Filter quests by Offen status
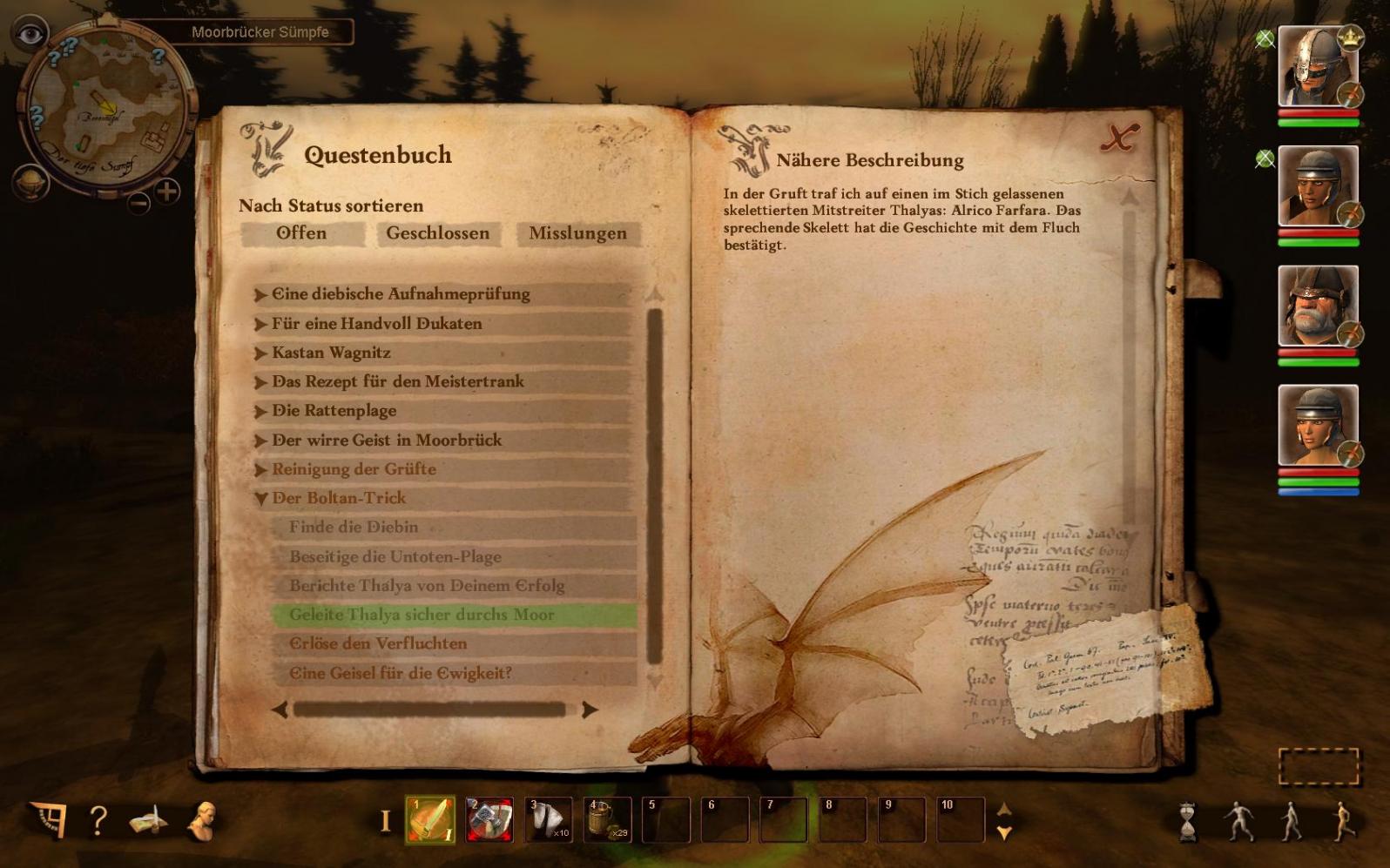The width and height of the screenshot is (1390, 868). 301,233
